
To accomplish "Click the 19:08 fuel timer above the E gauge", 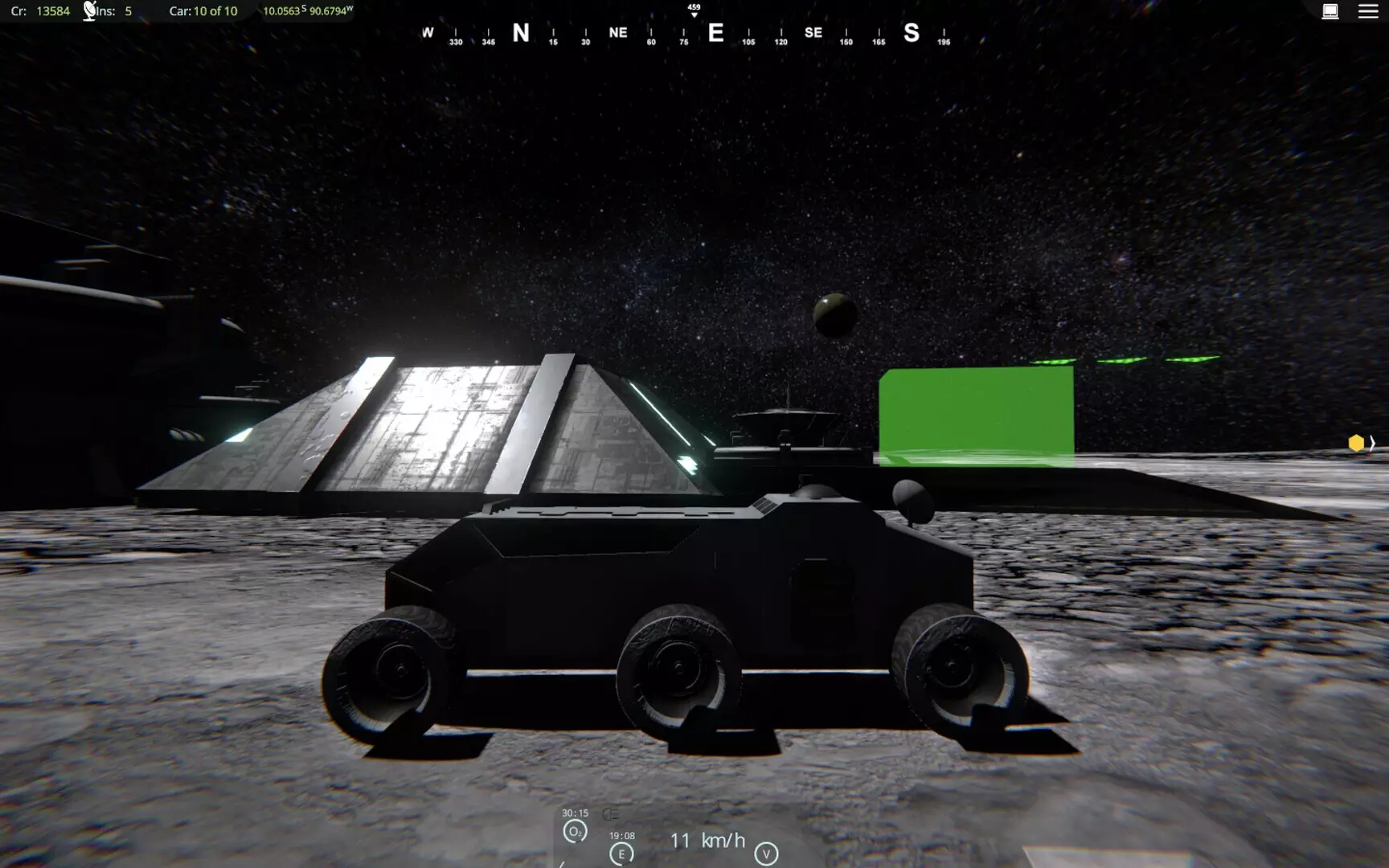I will [x=622, y=837].
